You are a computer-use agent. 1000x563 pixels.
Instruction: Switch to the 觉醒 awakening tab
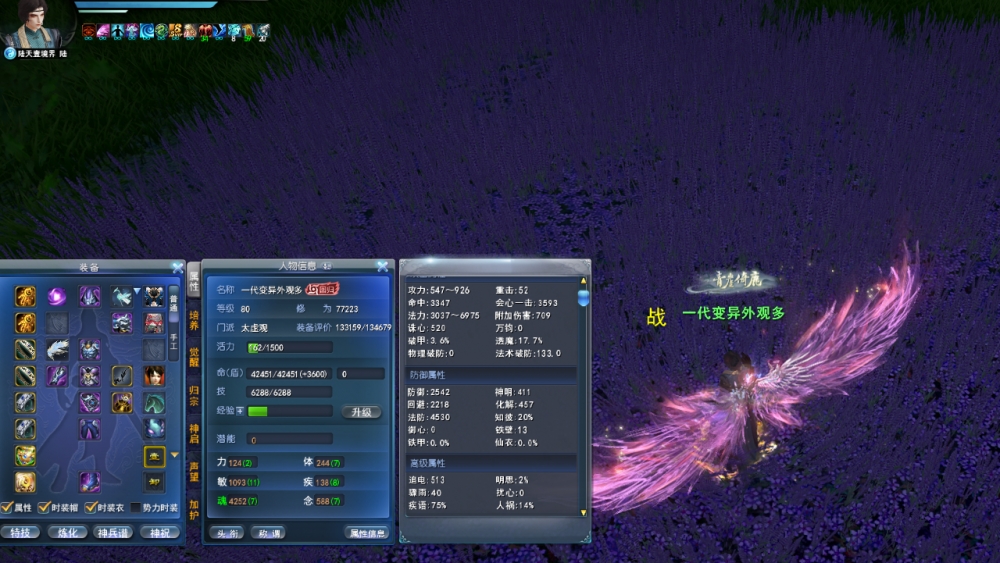(x=194, y=359)
